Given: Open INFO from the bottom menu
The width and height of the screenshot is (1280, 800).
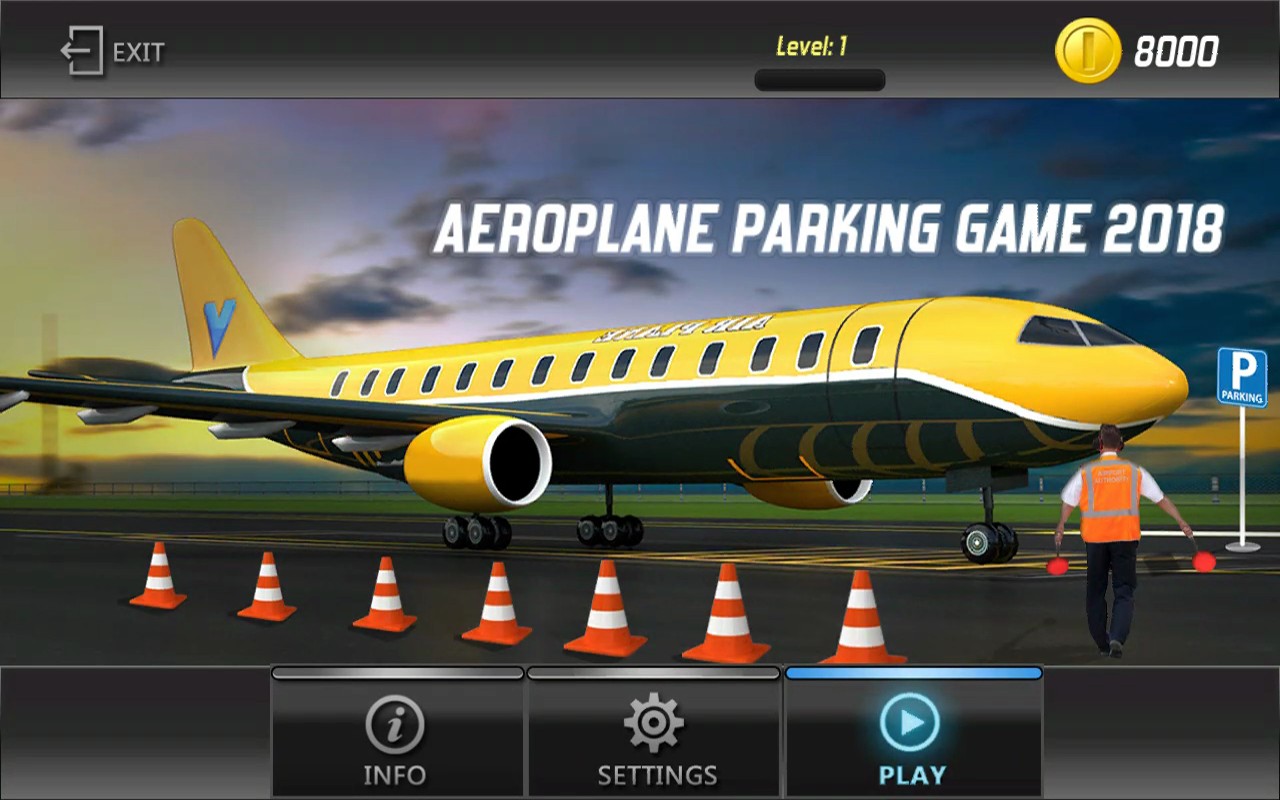Looking at the screenshot, I should coord(396,773).
